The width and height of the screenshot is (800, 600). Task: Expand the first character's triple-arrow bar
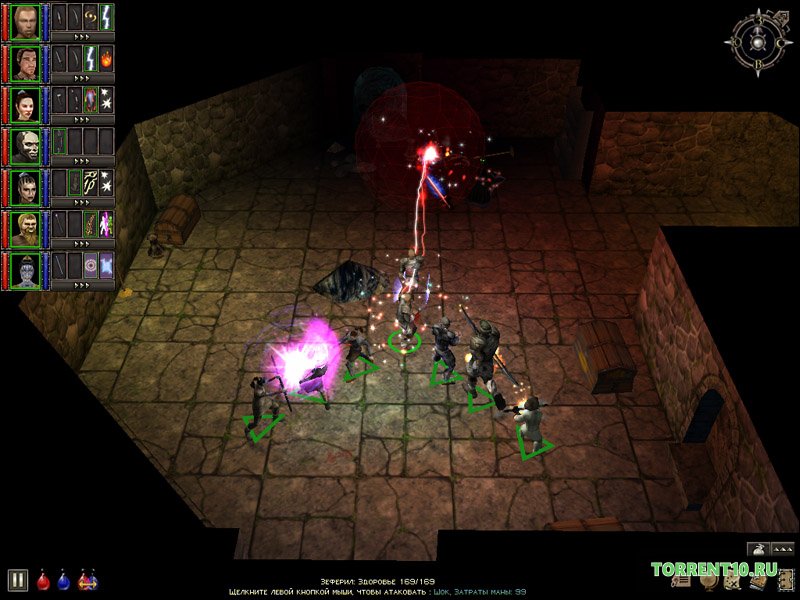[x=82, y=36]
